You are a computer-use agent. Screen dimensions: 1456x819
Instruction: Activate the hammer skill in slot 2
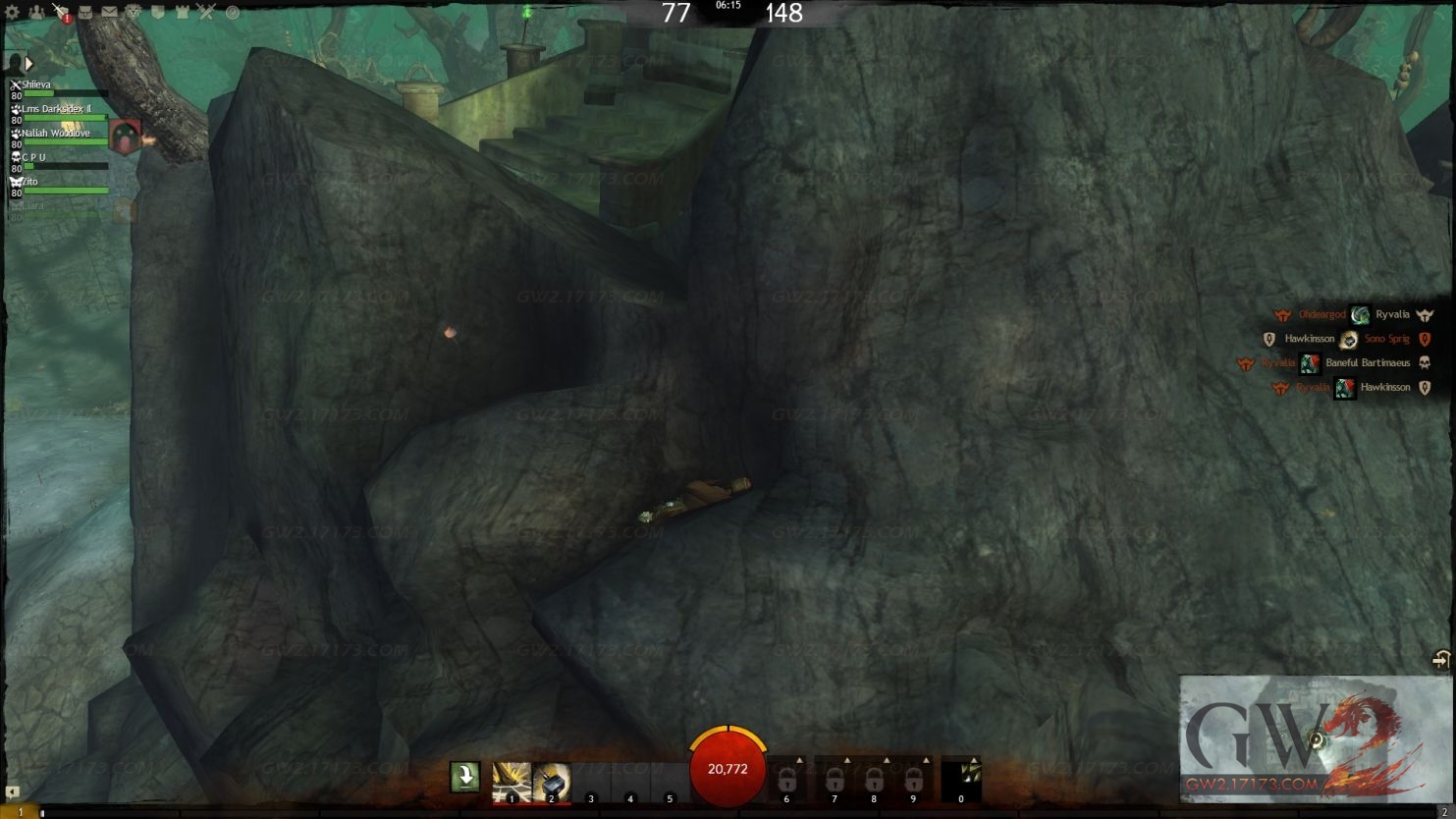pyautogui.click(x=552, y=782)
